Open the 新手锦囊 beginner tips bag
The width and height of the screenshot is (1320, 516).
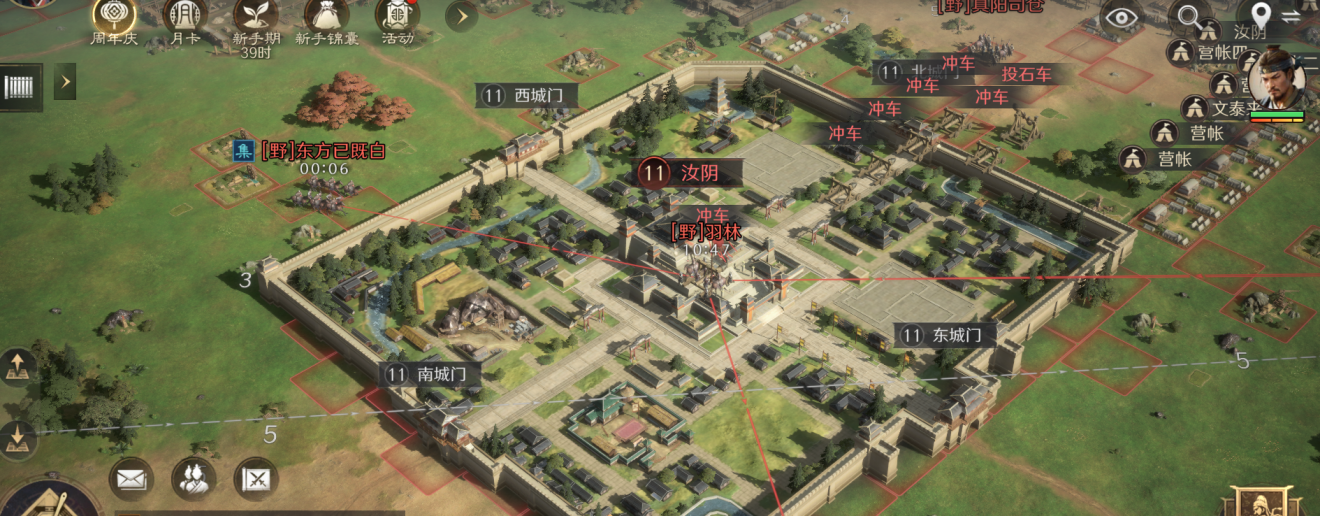pos(328,16)
